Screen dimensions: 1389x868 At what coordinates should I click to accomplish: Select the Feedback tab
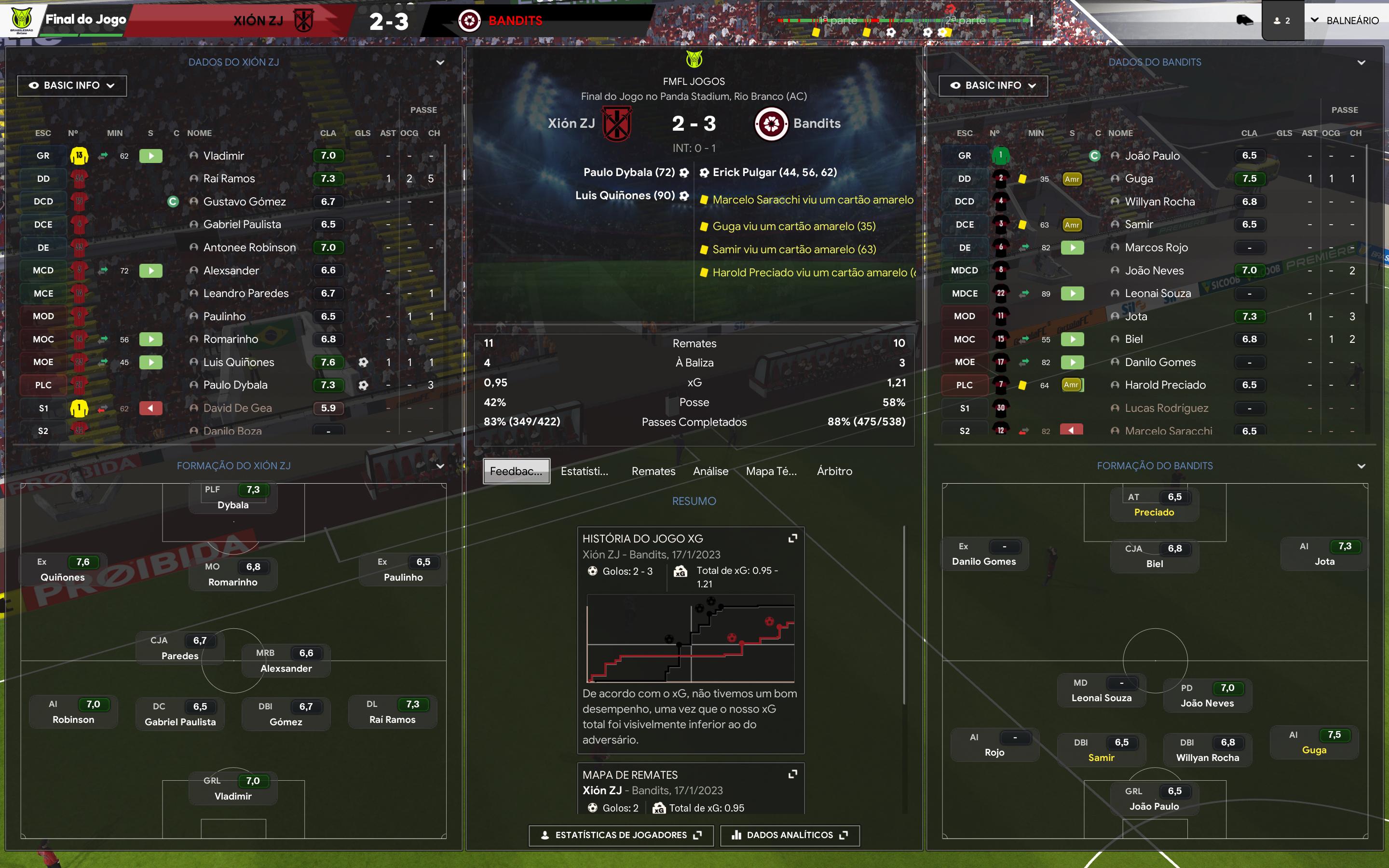click(x=516, y=471)
